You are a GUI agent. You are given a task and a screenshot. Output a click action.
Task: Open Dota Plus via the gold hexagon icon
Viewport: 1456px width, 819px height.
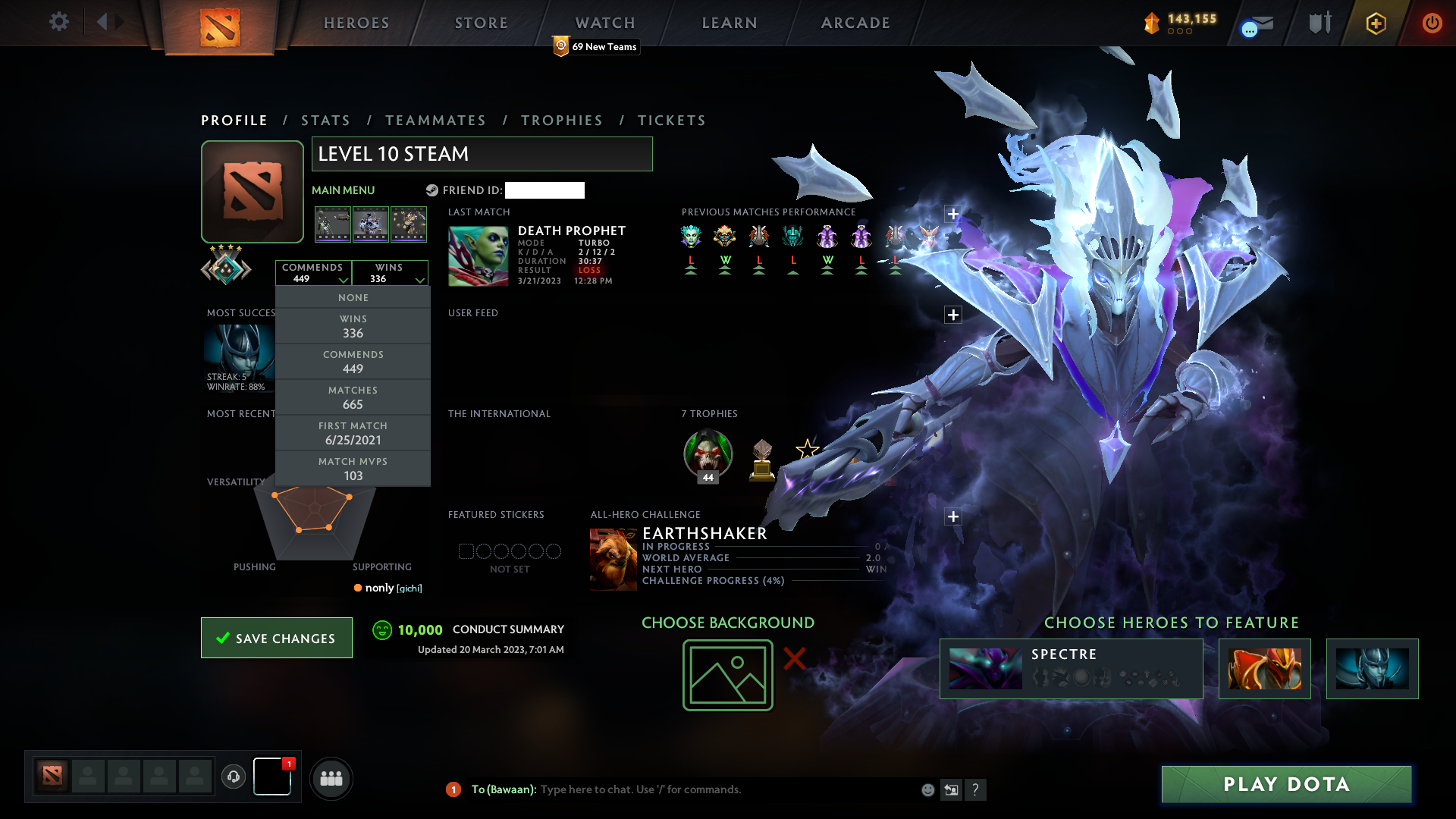pyautogui.click(x=1375, y=22)
